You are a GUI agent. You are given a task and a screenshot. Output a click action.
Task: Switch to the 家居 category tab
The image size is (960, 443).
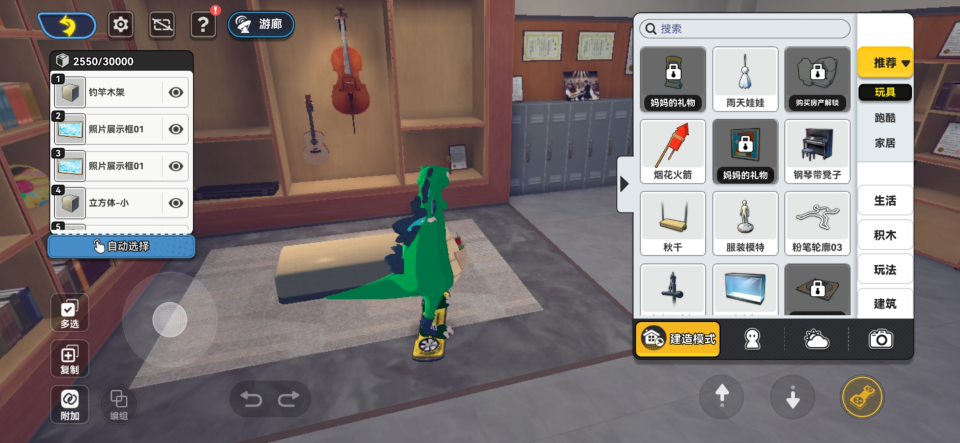point(885,143)
